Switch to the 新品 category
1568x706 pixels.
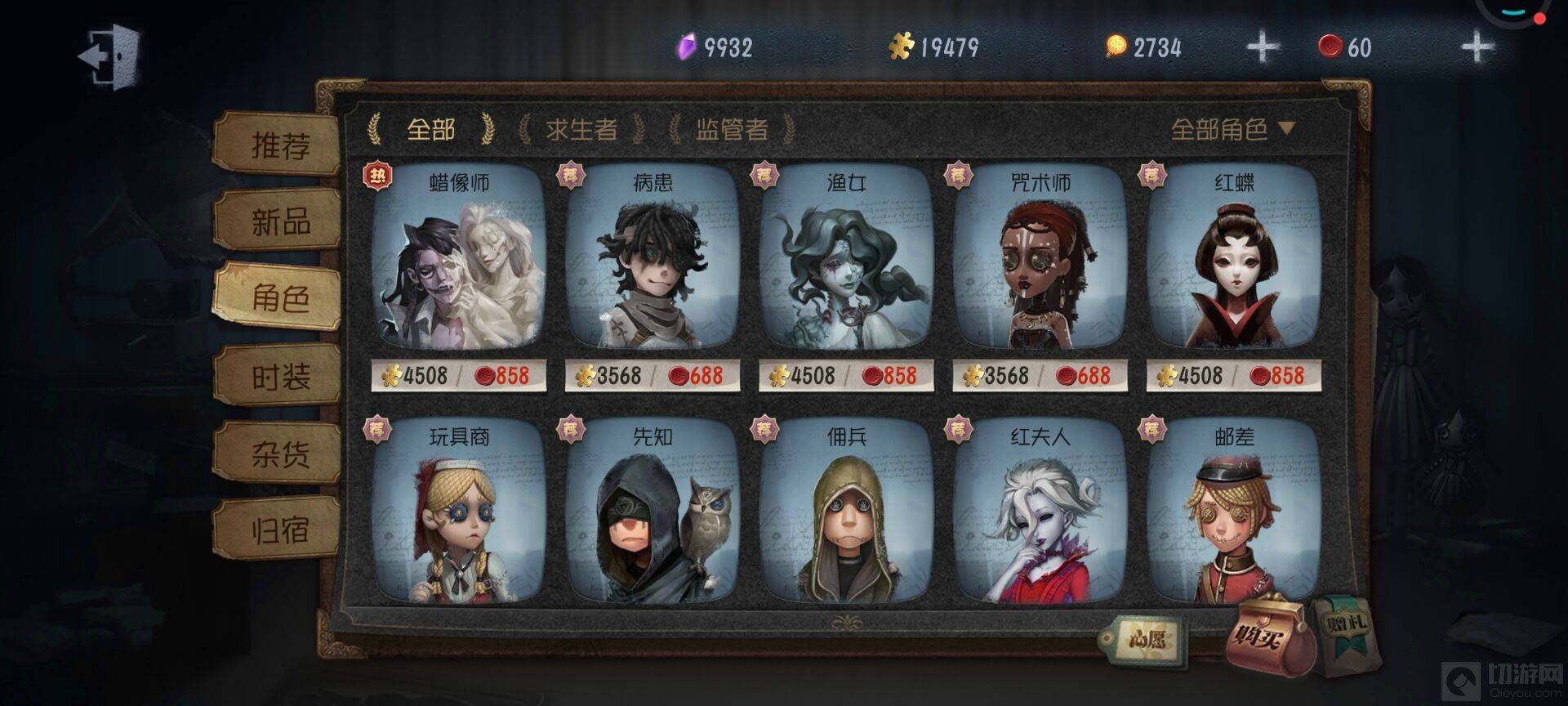(279, 221)
